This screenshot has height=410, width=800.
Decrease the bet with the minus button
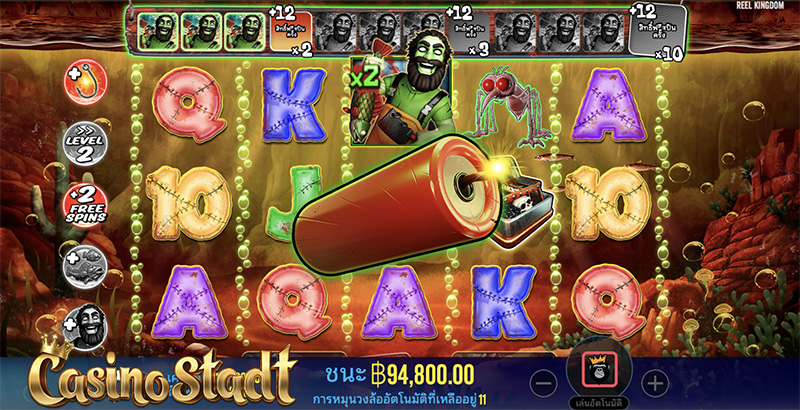click(543, 382)
